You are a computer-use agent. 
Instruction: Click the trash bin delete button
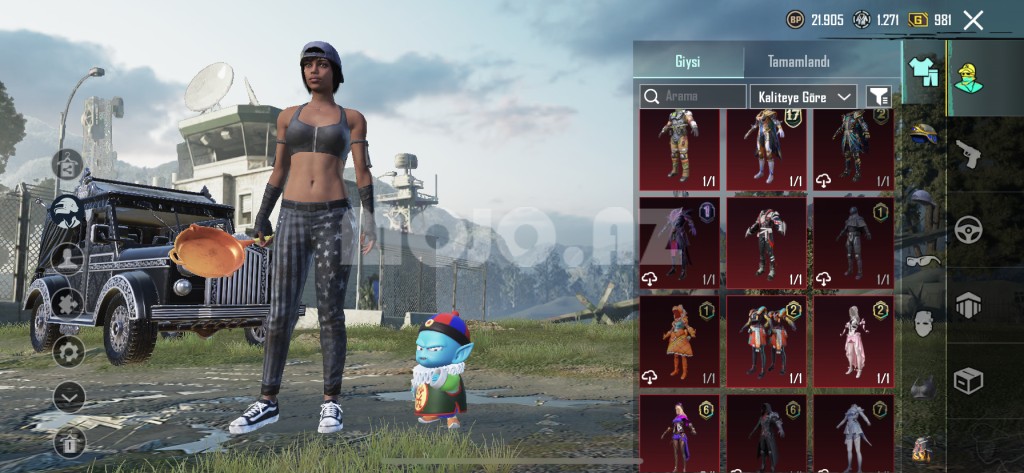[x=67, y=441]
